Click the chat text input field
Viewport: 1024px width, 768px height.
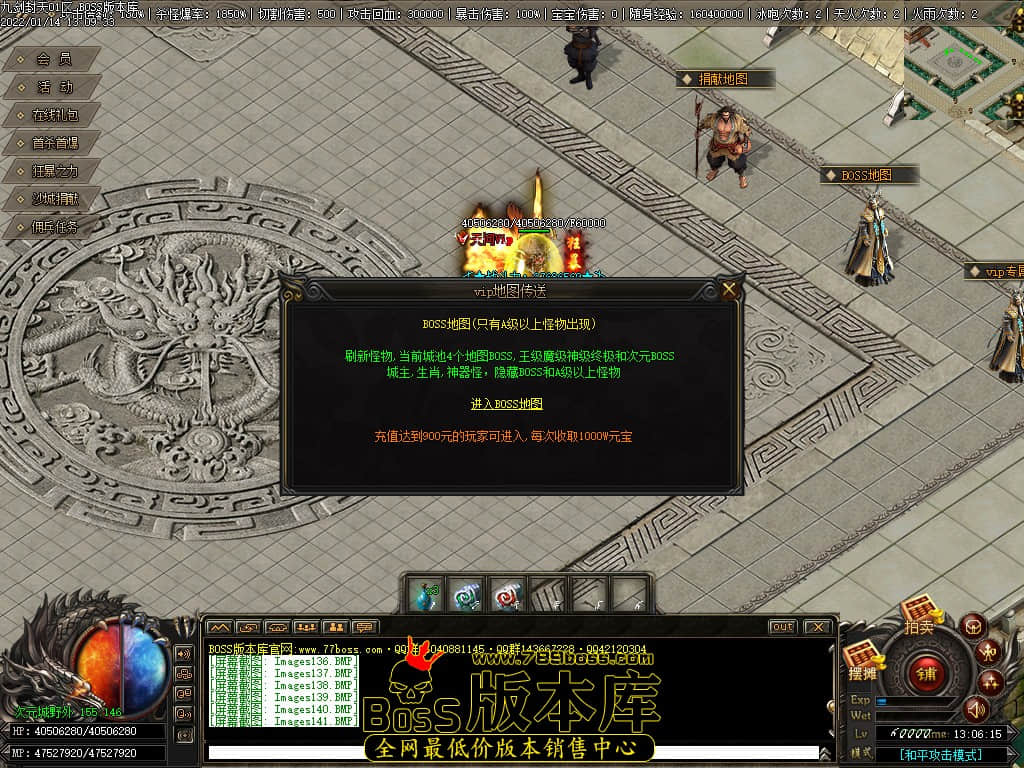tap(510, 753)
